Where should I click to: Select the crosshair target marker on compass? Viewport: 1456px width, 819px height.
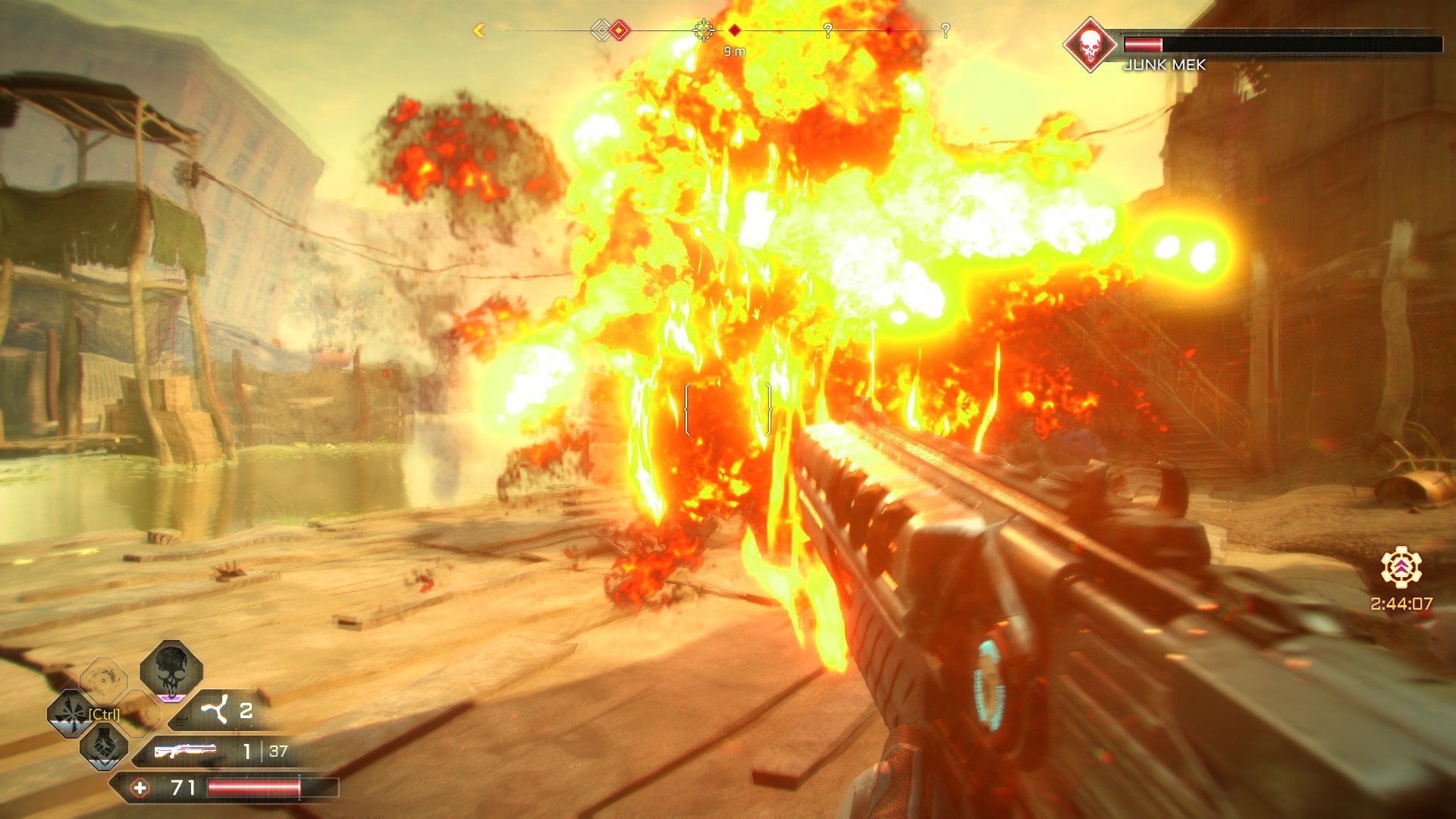click(704, 30)
